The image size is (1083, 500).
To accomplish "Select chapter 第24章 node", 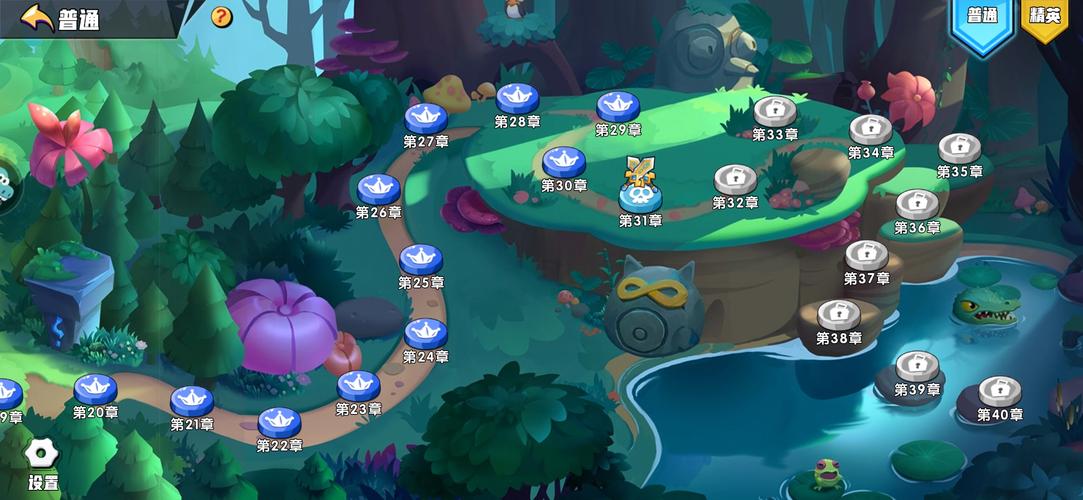I will point(426,332).
